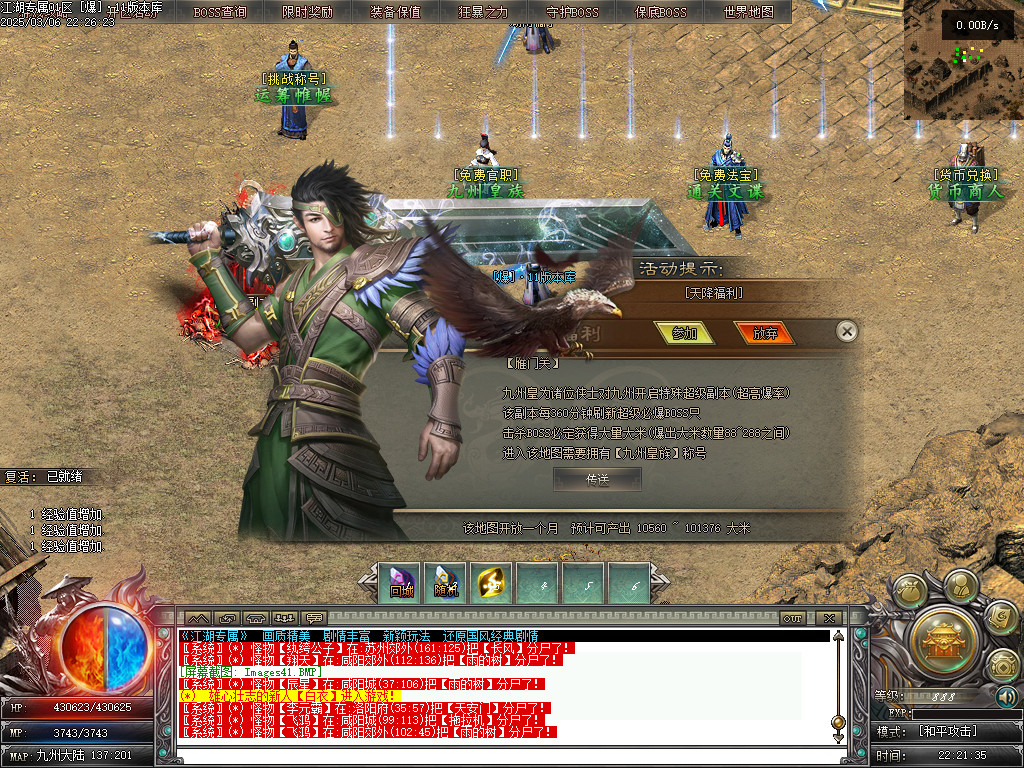This screenshot has width=1024, height=768.
Task: Use the 随机 random teleport hotbar slot
Action: tap(446, 584)
